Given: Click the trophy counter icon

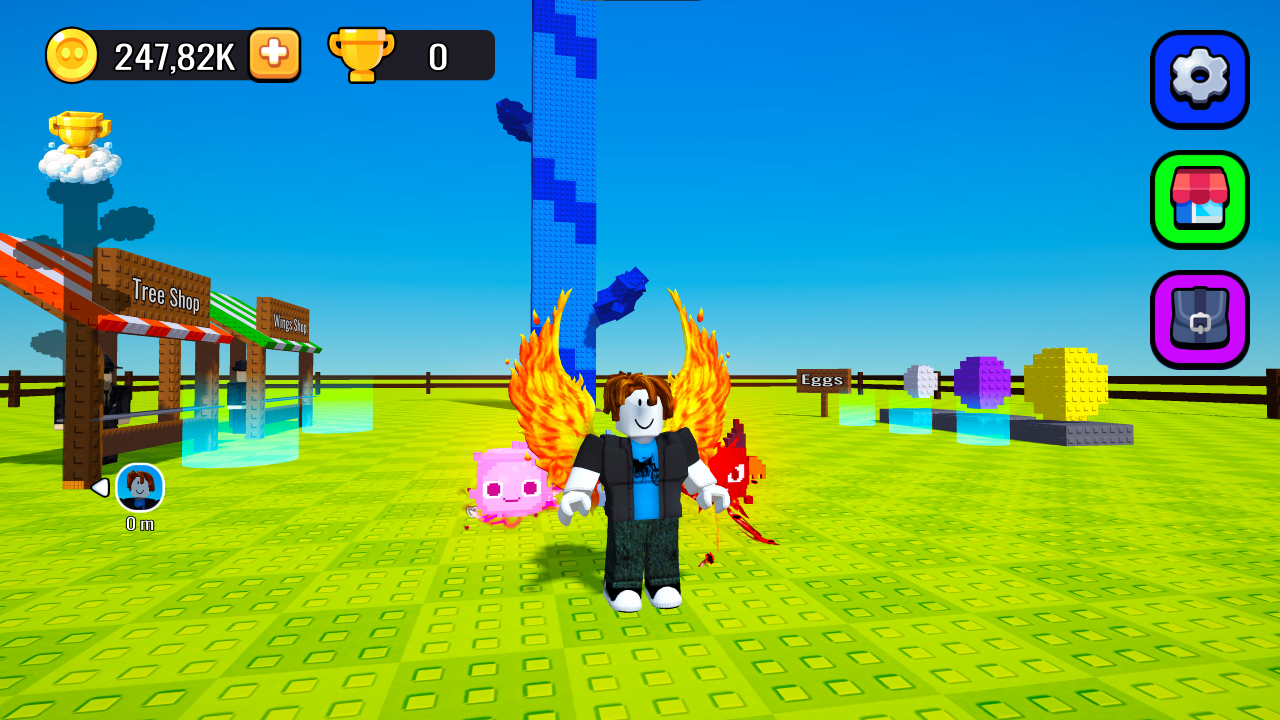Looking at the screenshot, I should tap(362, 55).
